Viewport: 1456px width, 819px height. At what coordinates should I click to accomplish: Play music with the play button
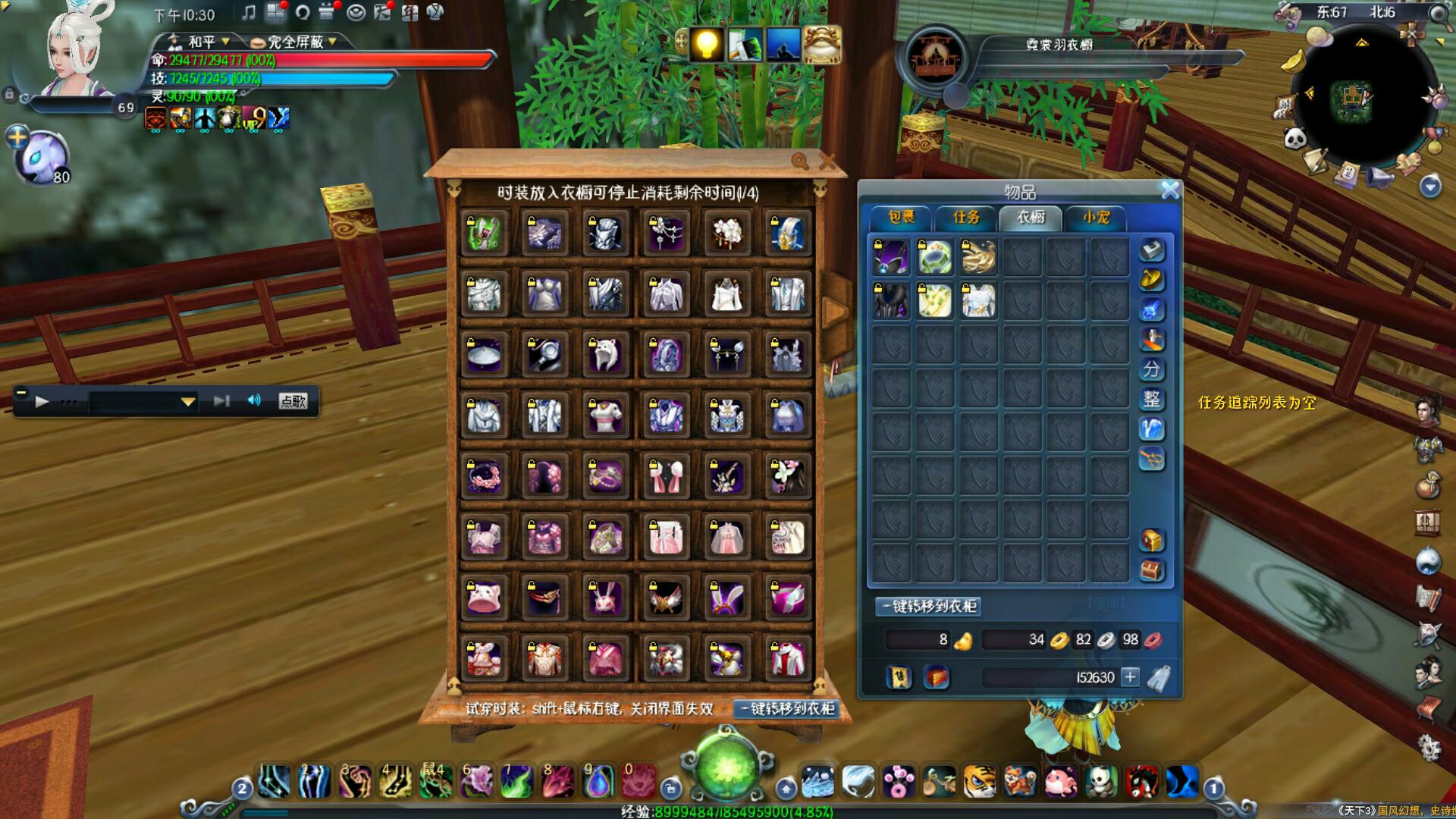(42, 401)
